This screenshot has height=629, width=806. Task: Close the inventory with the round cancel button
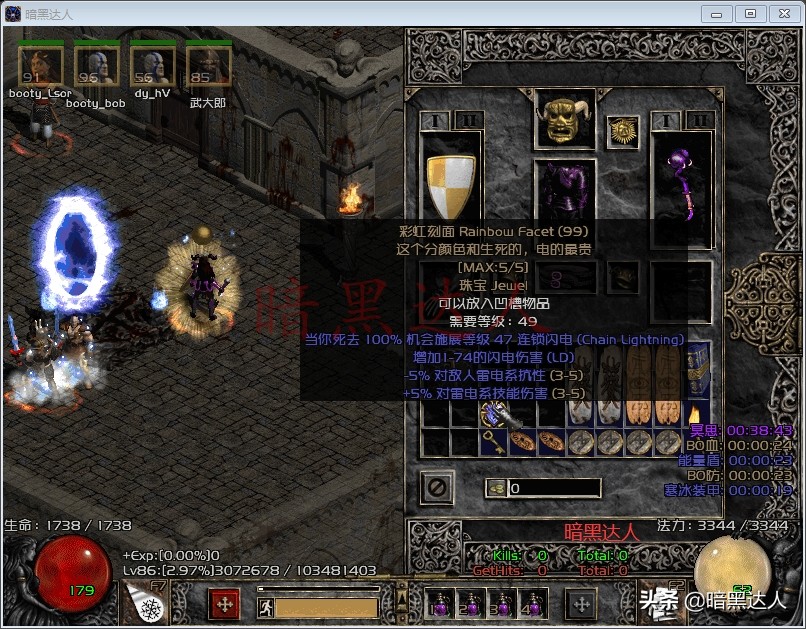[438, 488]
